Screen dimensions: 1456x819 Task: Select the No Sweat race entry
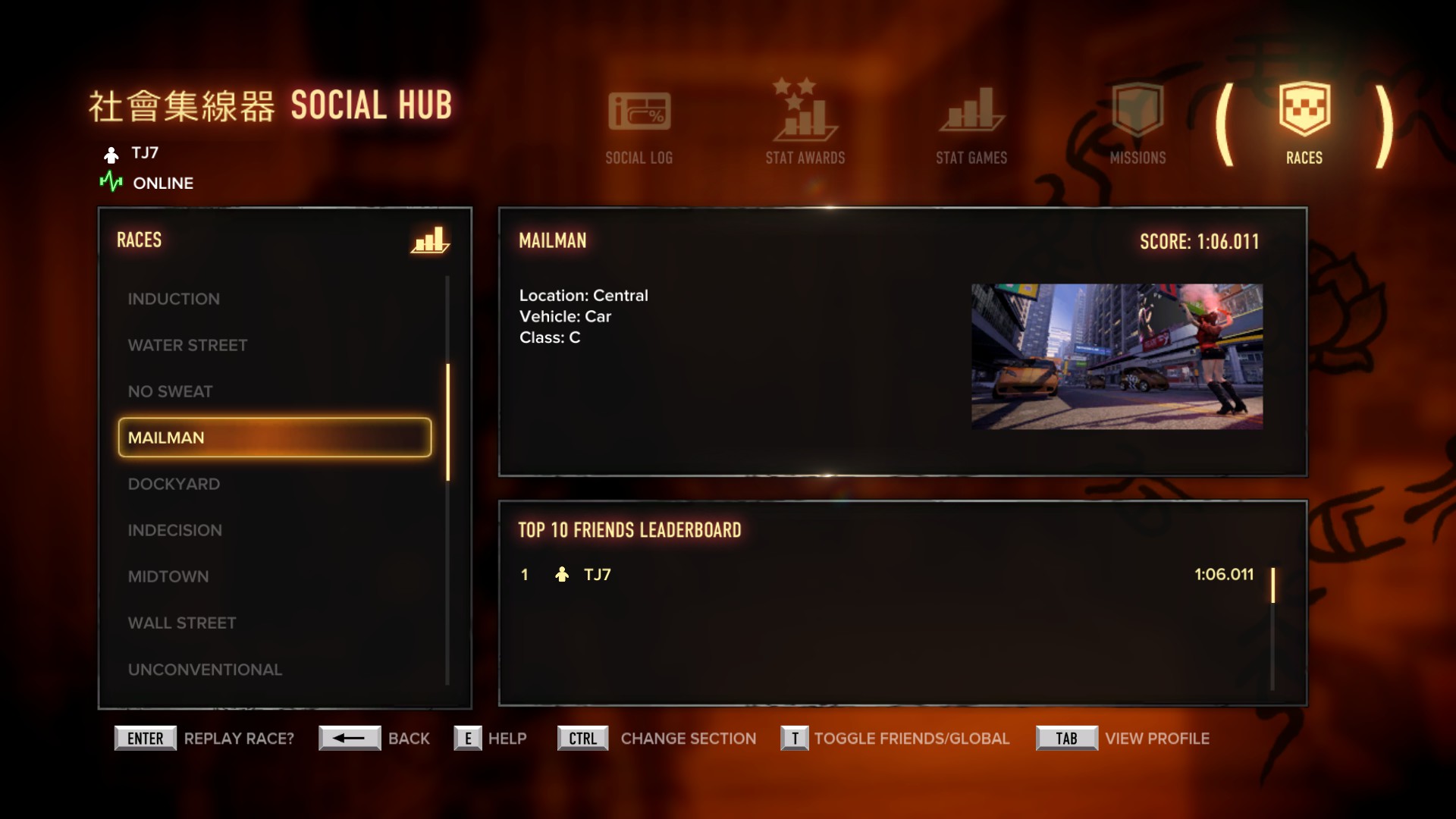[x=170, y=391]
